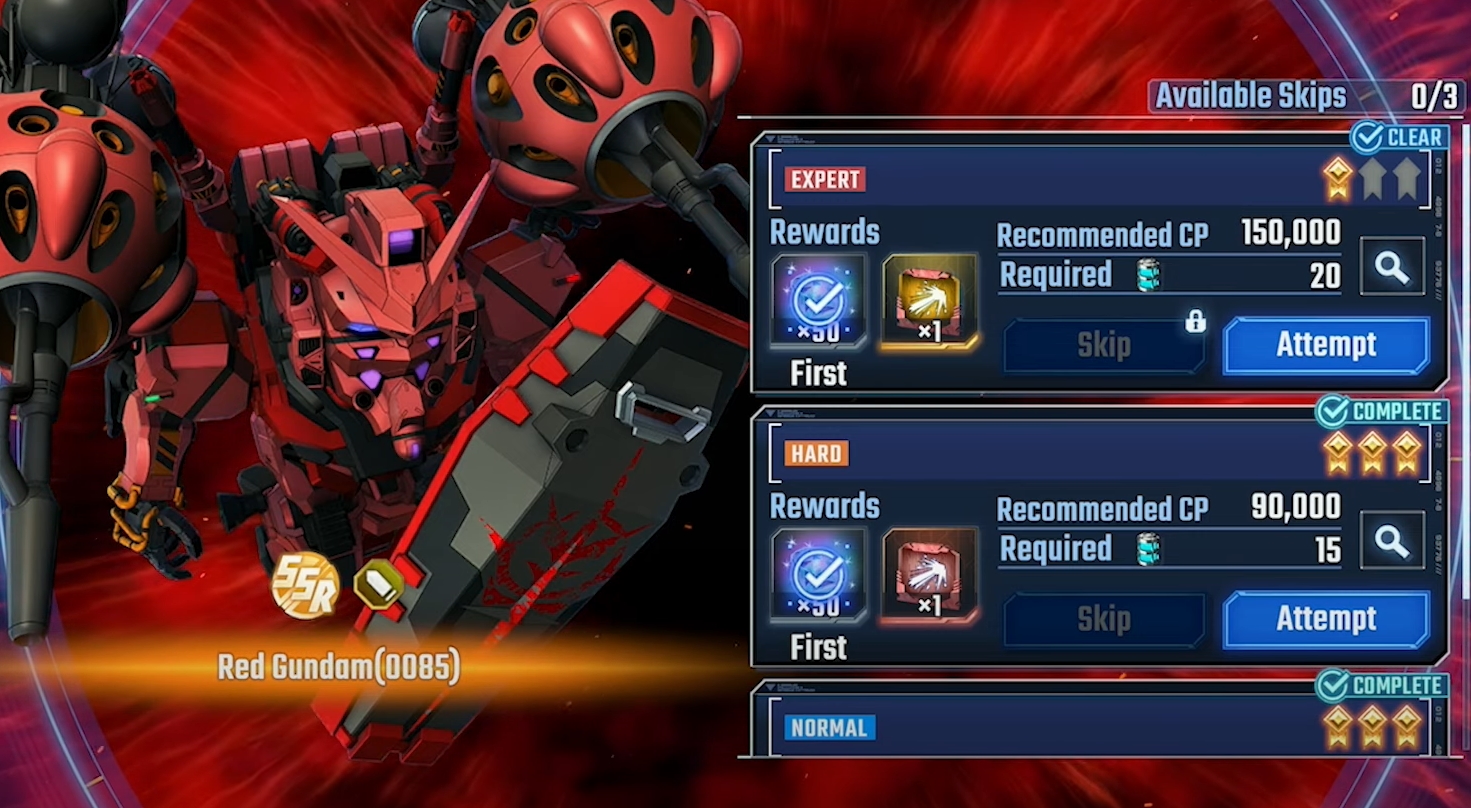
Task: Attempt the Hard difficulty stage
Action: pos(1326,619)
